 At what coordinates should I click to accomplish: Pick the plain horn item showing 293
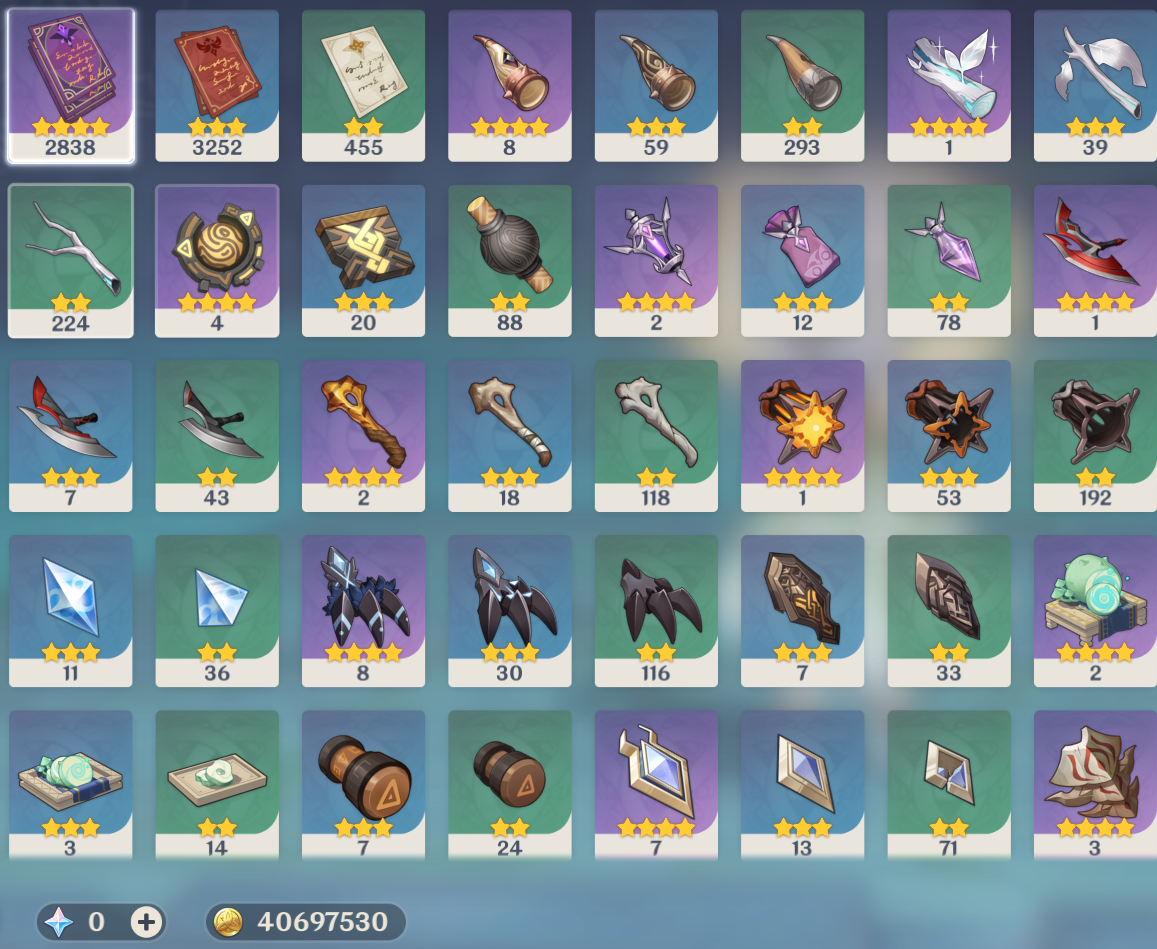802,85
